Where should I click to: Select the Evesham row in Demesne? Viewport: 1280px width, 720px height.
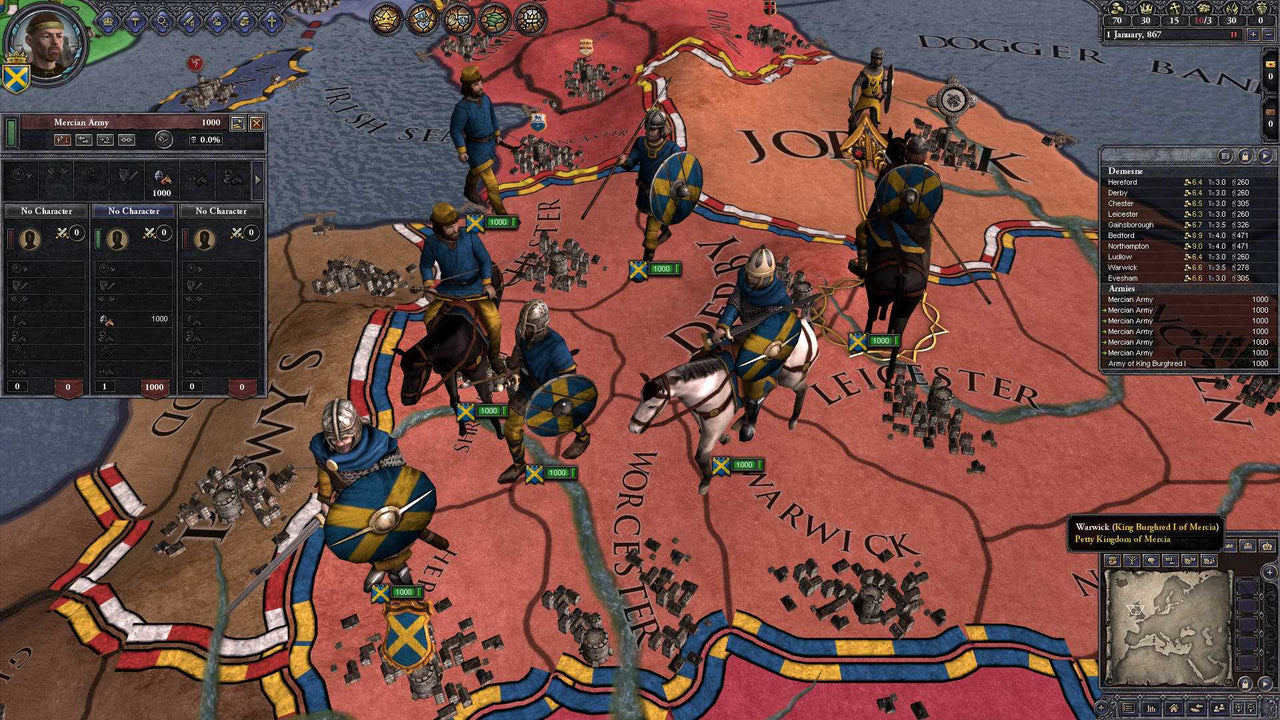click(x=1122, y=278)
